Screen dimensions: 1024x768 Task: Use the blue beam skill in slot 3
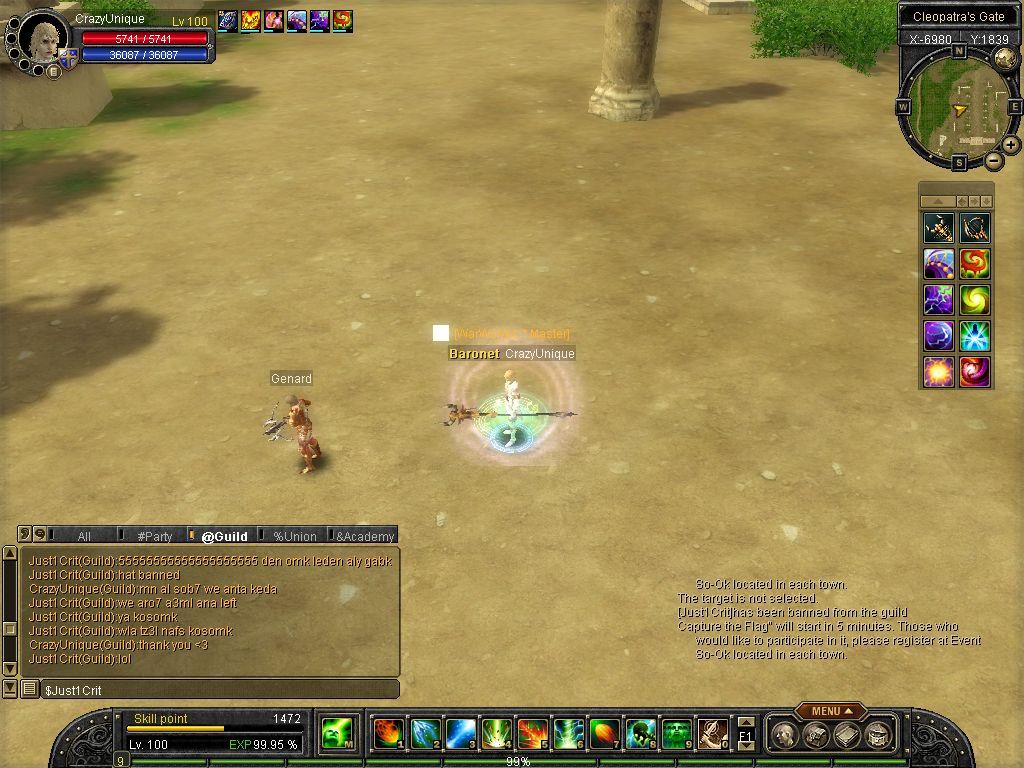(460, 734)
